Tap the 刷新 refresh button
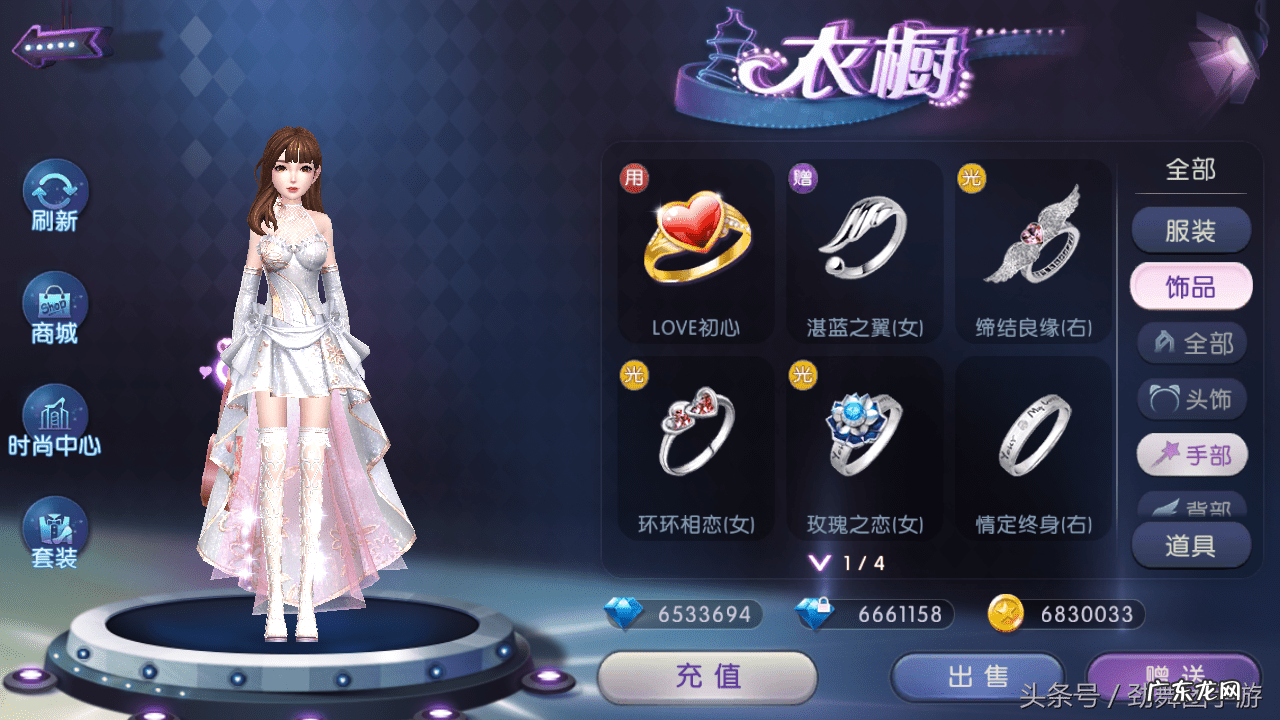The width and height of the screenshot is (1280, 720). point(55,196)
